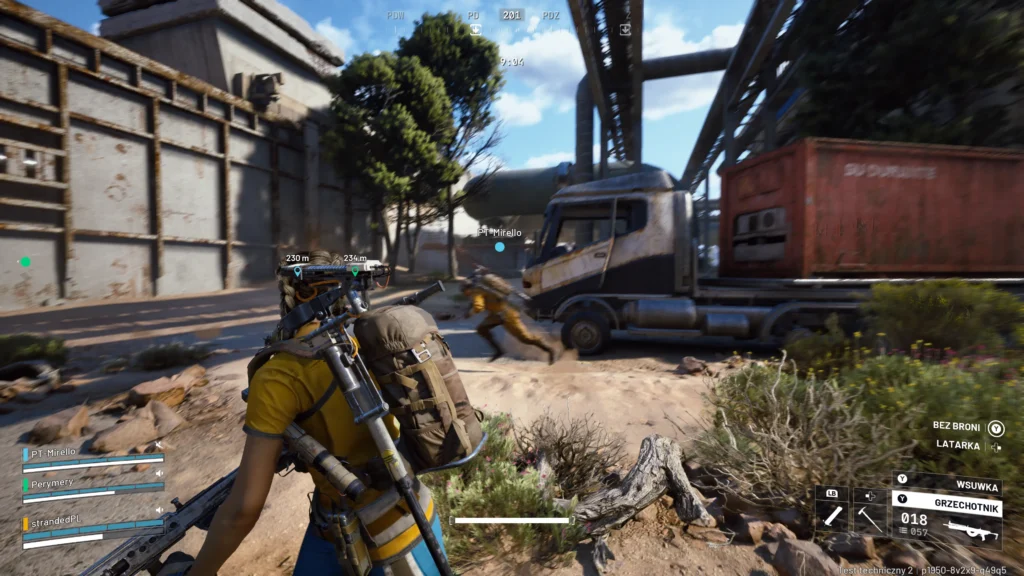Image resolution: width=1024 pixels, height=576 pixels.
Task: Click the speaker icon on Perymery's row
Action: [159, 472]
